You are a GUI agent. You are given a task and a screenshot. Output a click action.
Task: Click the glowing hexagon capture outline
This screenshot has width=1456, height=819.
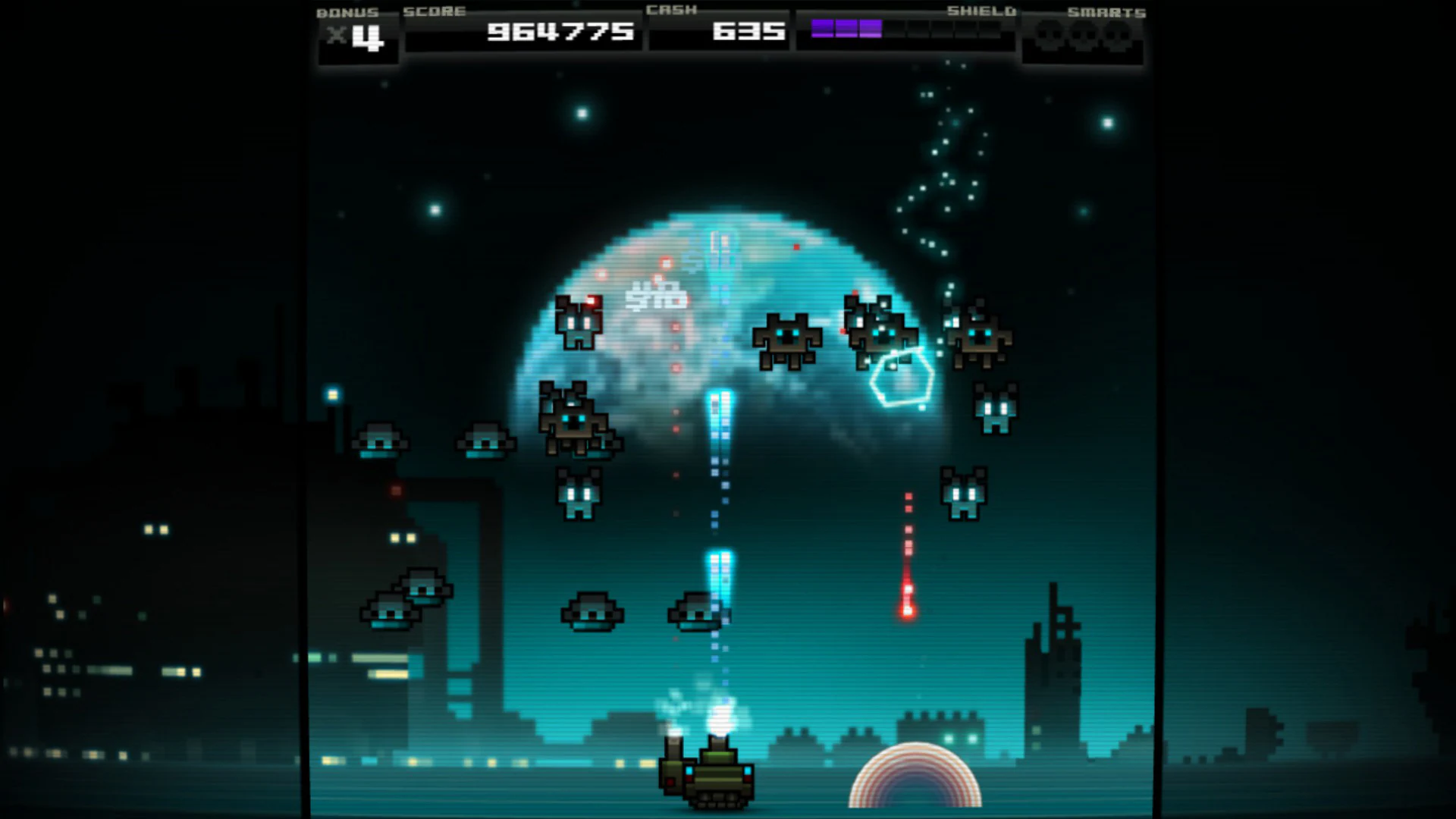(x=902, y=375)
